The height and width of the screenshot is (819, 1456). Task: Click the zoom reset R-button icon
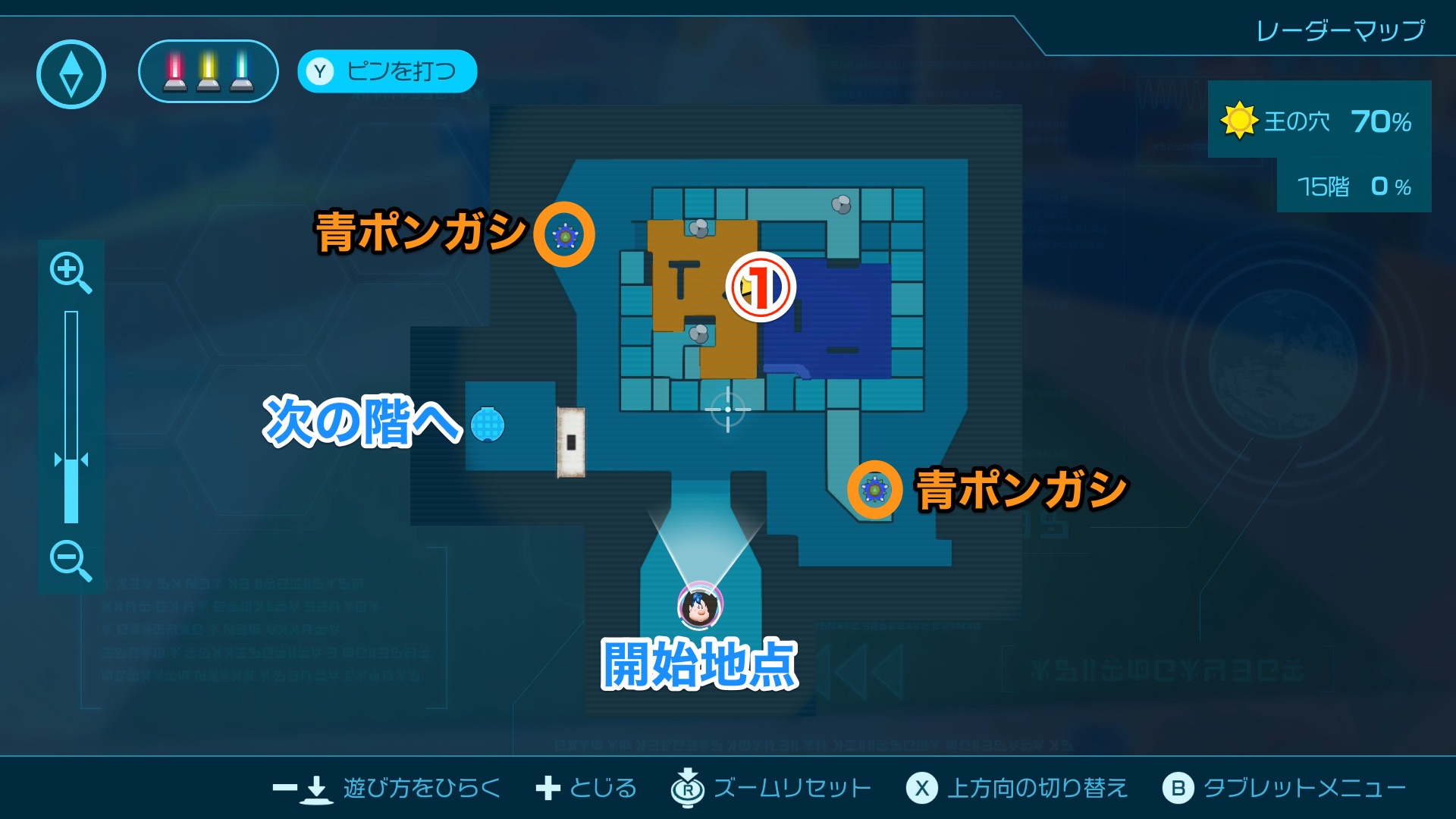(x=686, y=789)
